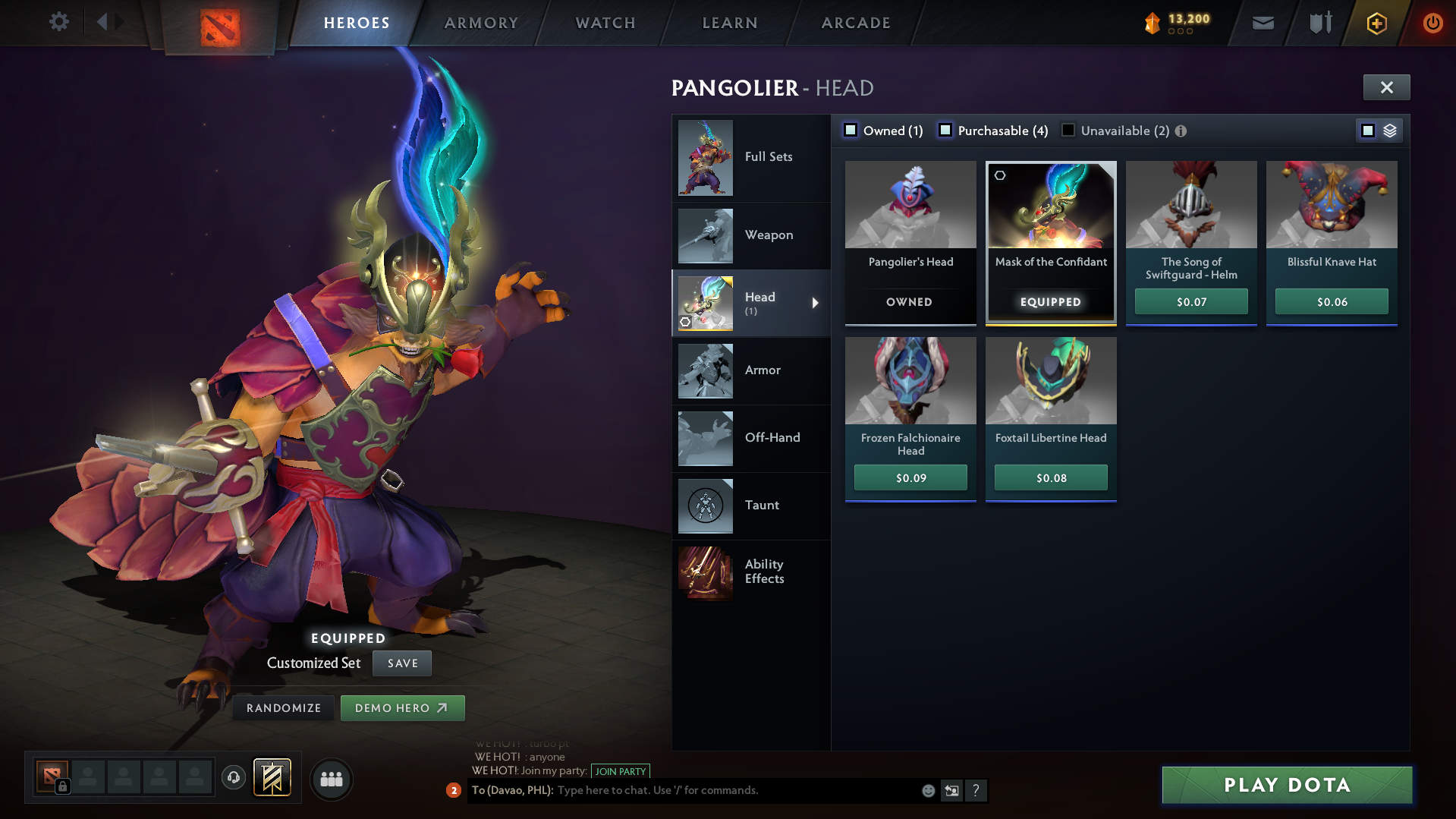Click the power exit icon top right
This screenshot has height=819, width=1456.
click(x=1432, y=23)
